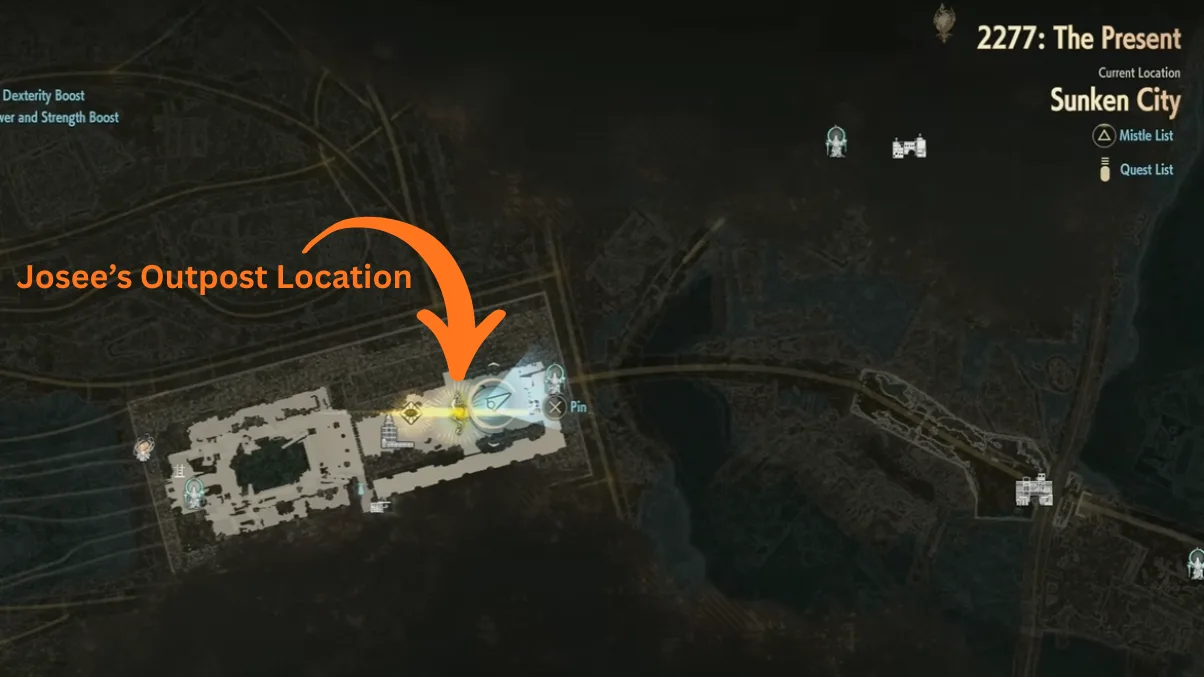Click the round portrait marker outside the compound wall
The image size is (1204, 677).
(x=146, y=447)
